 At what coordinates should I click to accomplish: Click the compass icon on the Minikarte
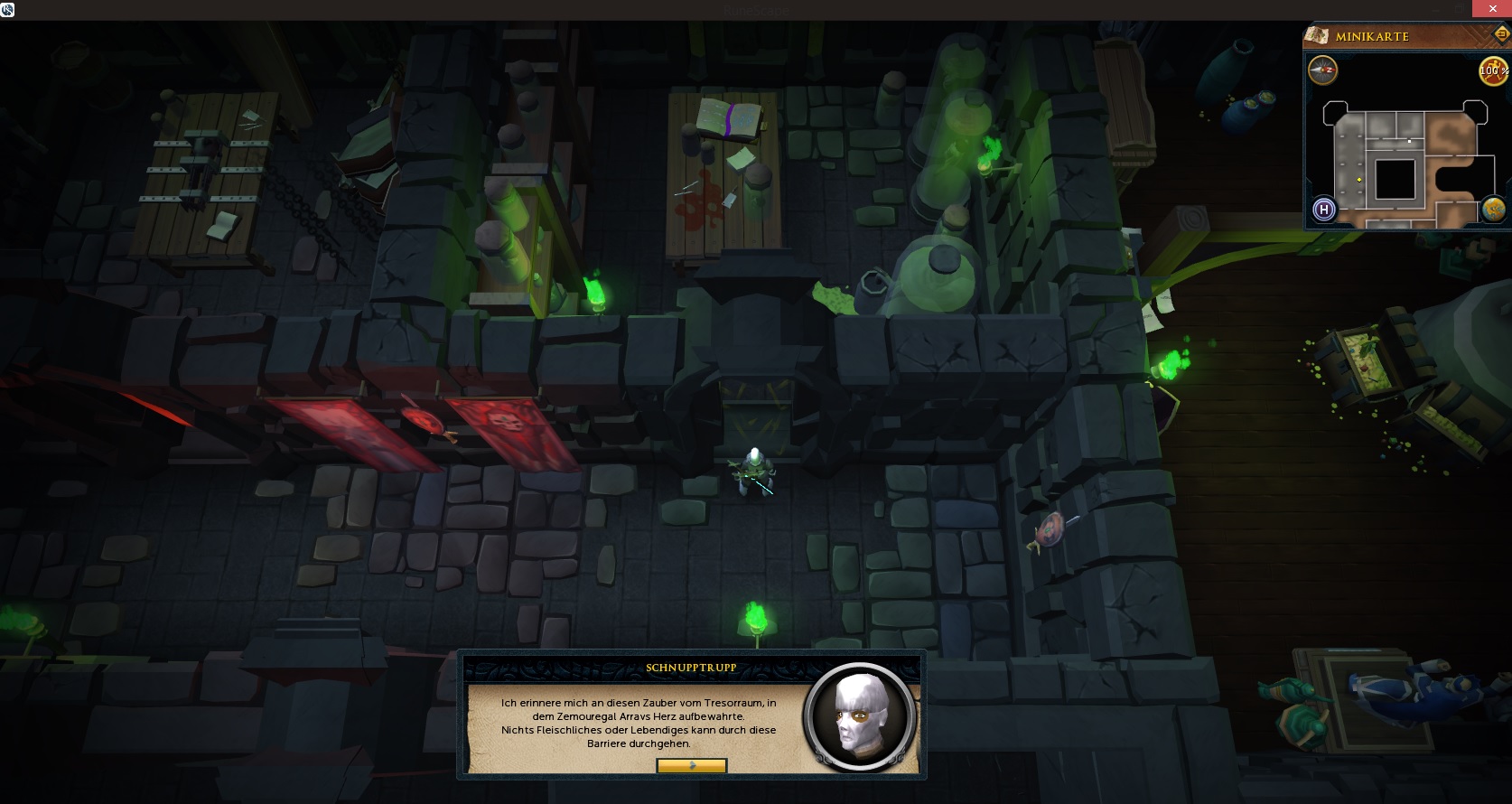[x=1323, y=70]
